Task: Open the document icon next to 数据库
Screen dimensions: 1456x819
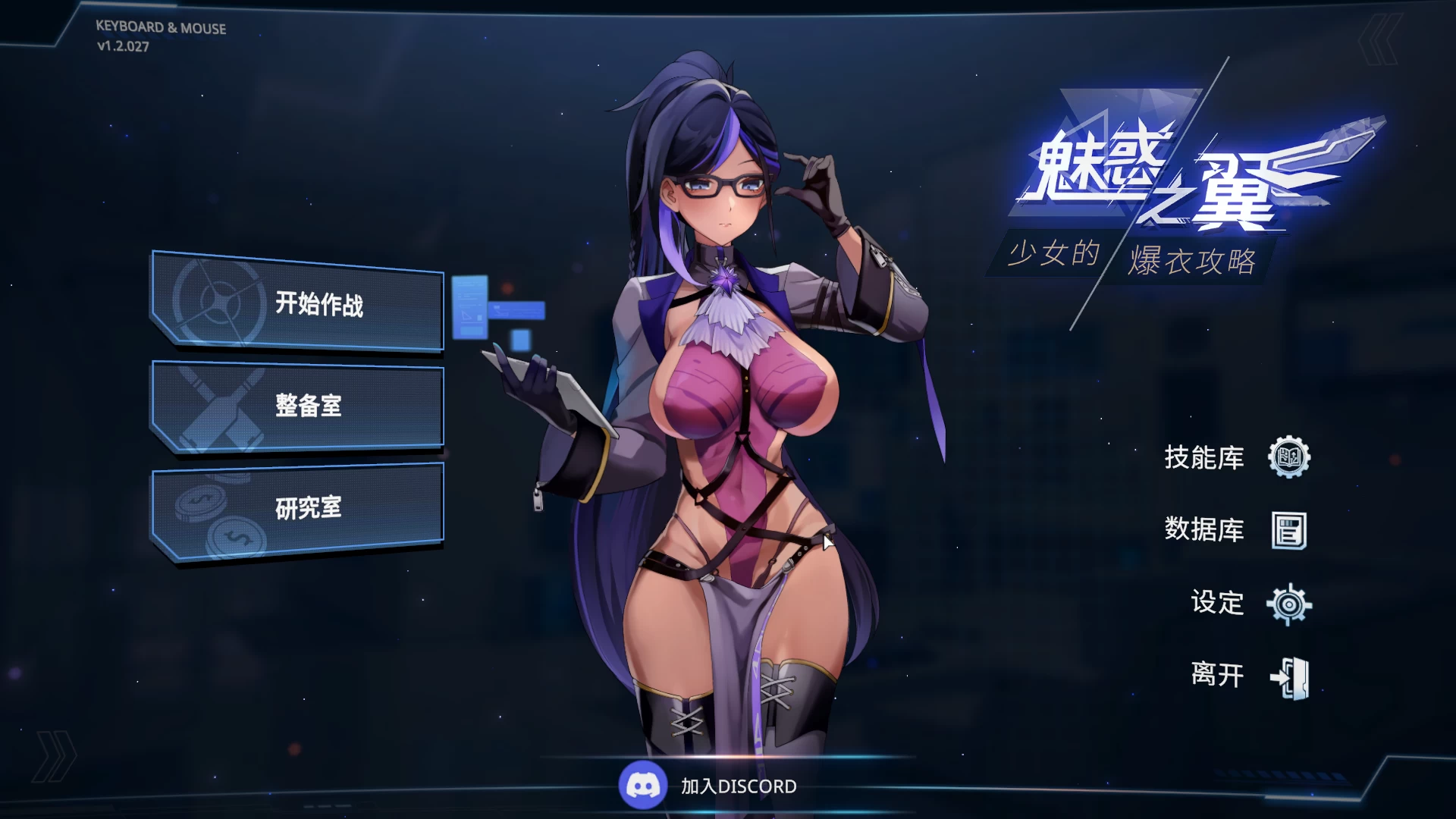Action: [x=1289, y=531]
